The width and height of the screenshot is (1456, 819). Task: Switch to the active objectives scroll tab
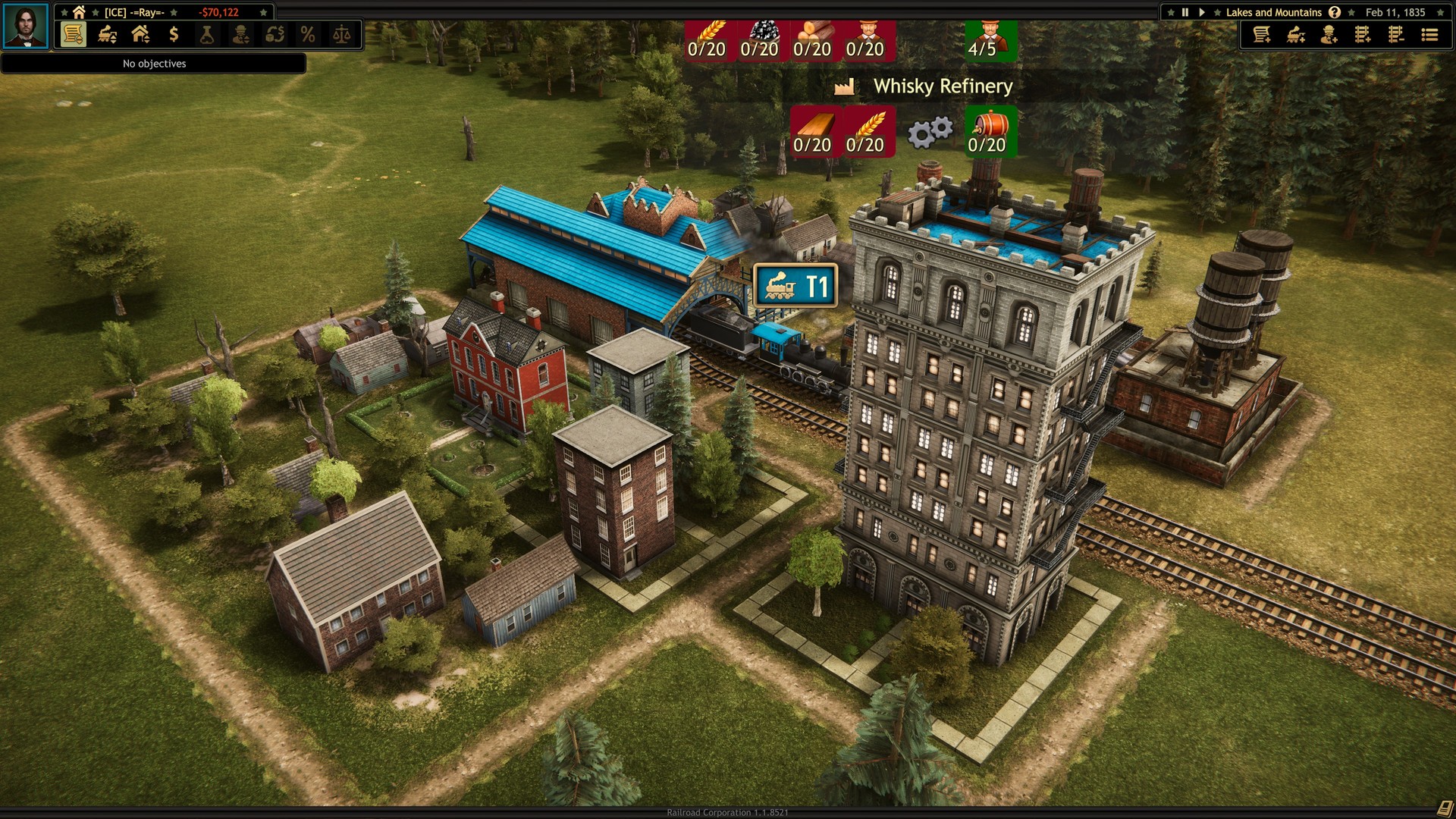[72, 34]
